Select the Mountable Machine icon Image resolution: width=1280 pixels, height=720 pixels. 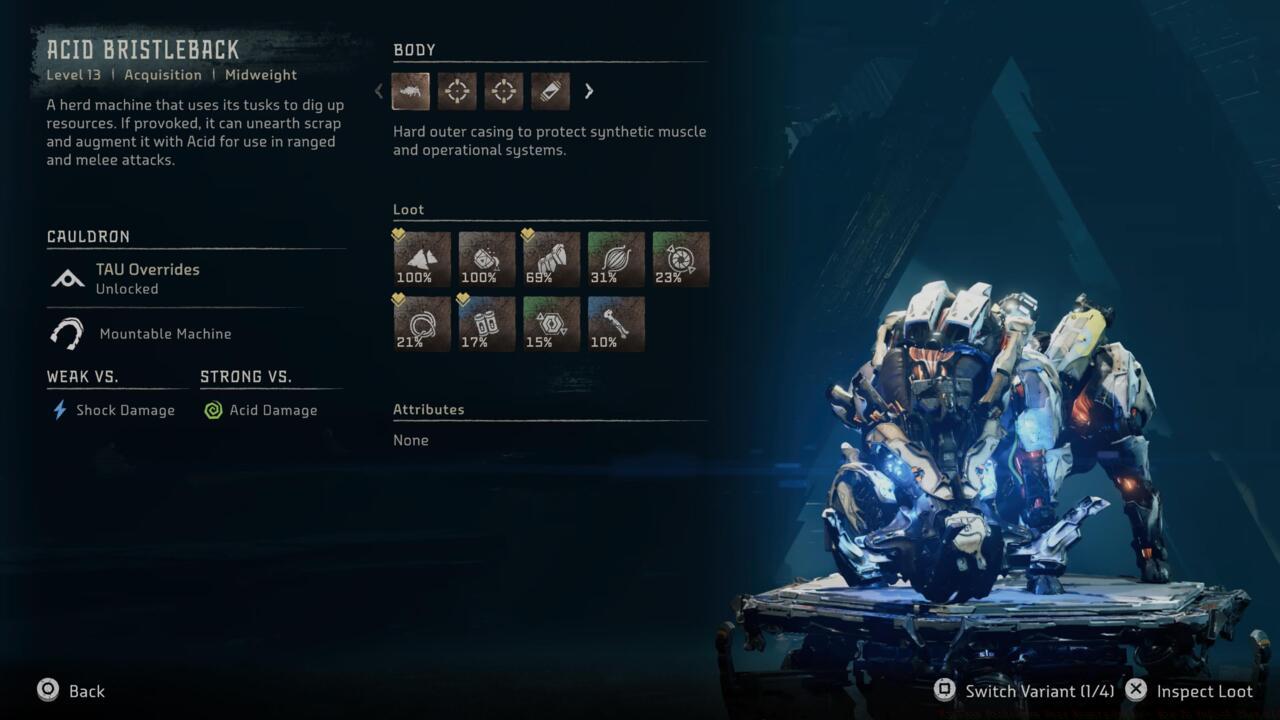pos(66,333)
